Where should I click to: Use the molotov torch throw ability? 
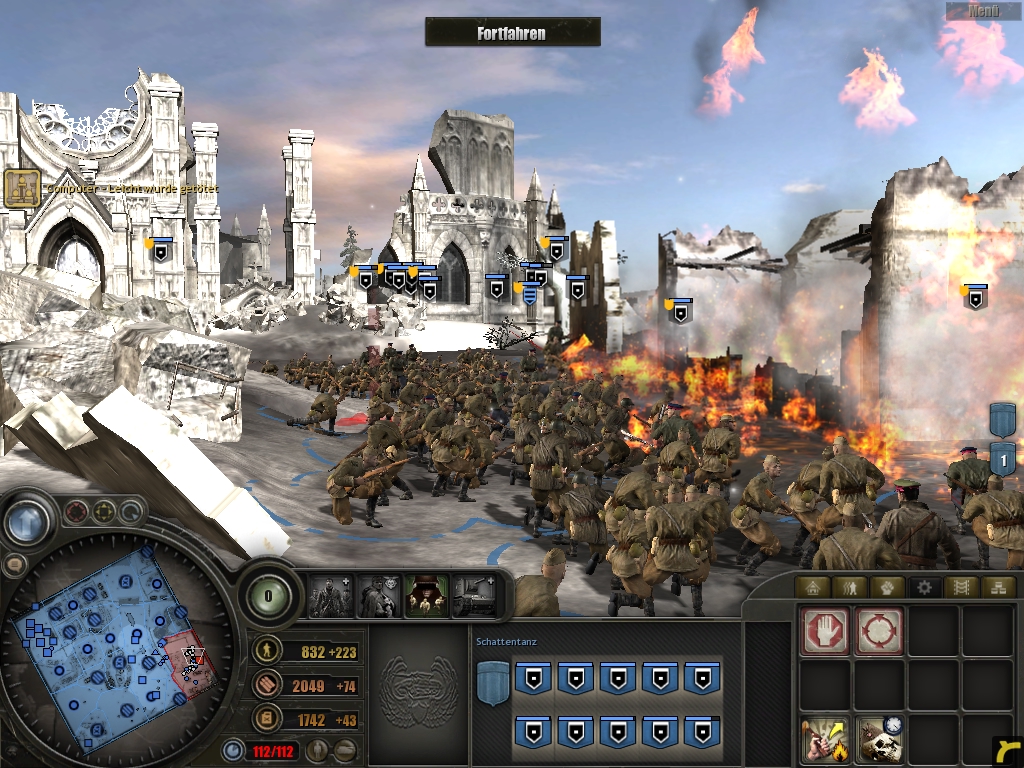pos(825,740)
